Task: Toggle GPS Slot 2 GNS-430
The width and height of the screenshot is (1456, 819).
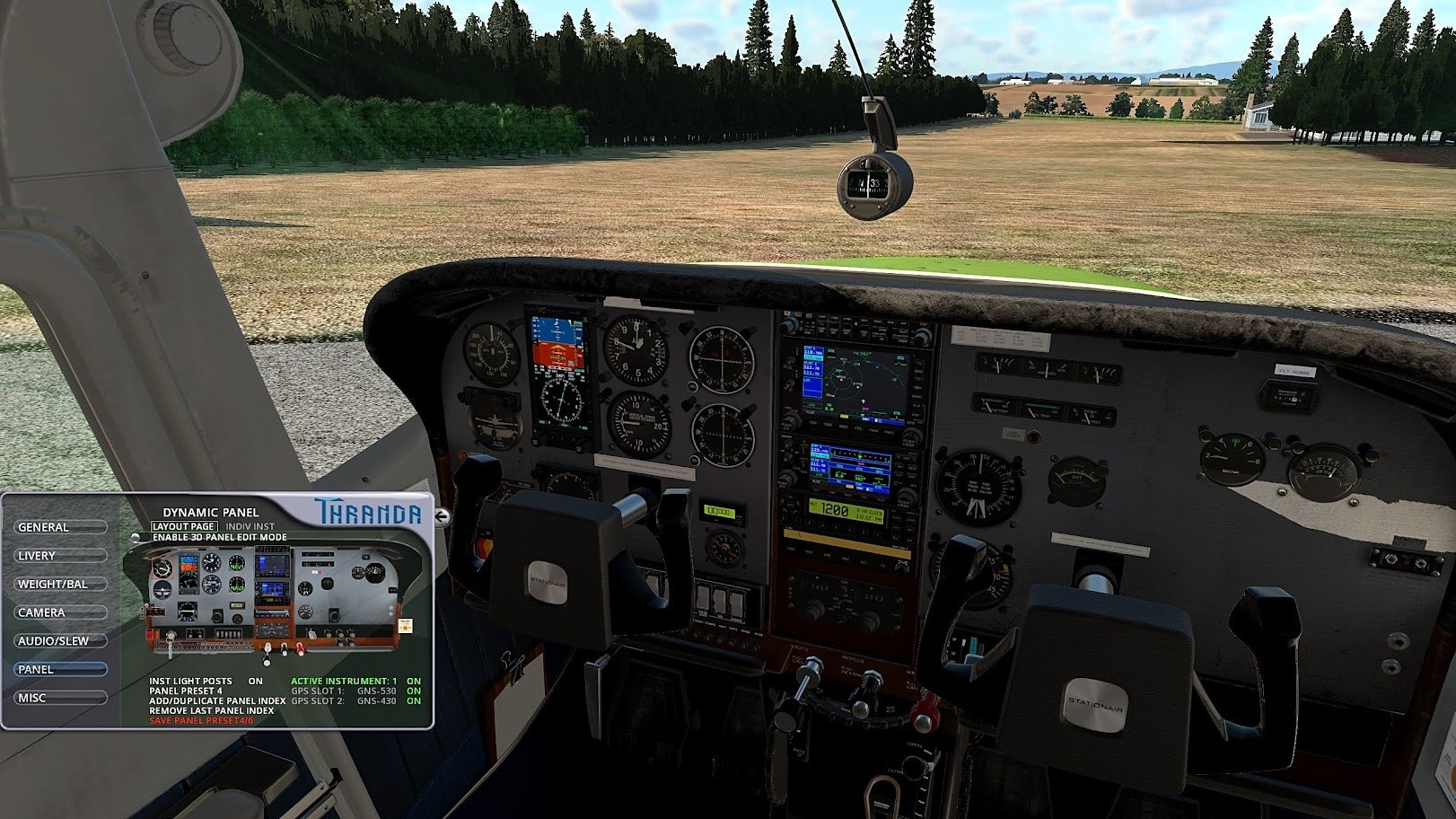Action: [413, 700]
